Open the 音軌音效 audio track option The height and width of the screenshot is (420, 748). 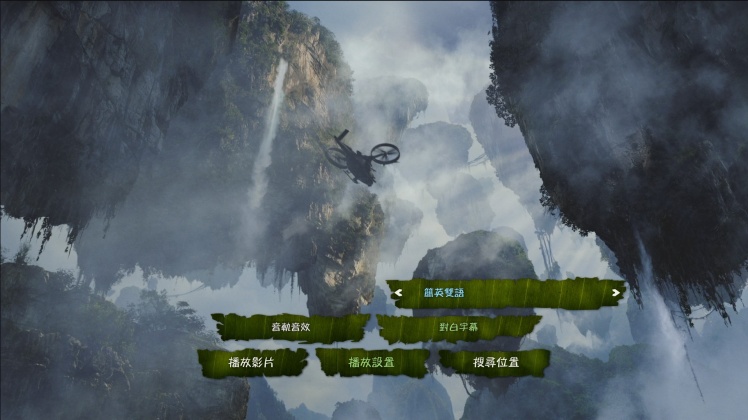(290, 327)
